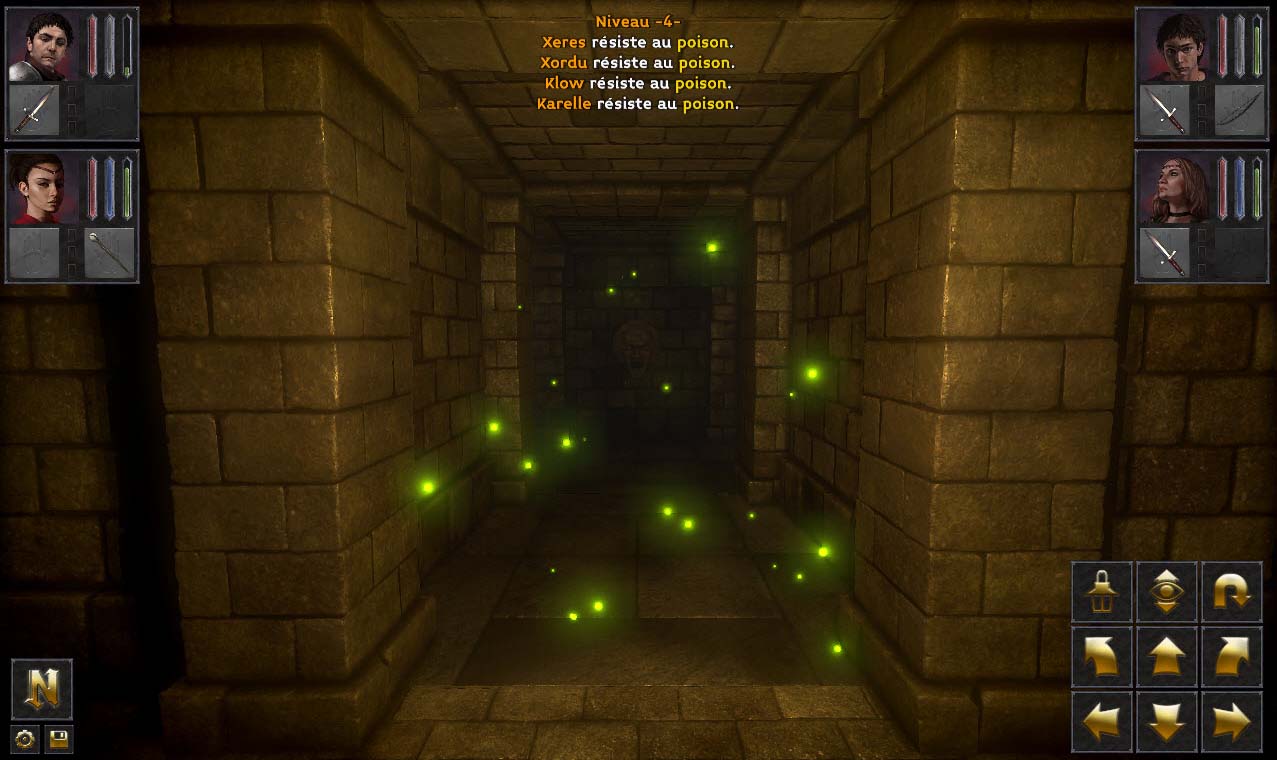
Task: Select the armored man's portrait at top left
Action: click(41, 46)
